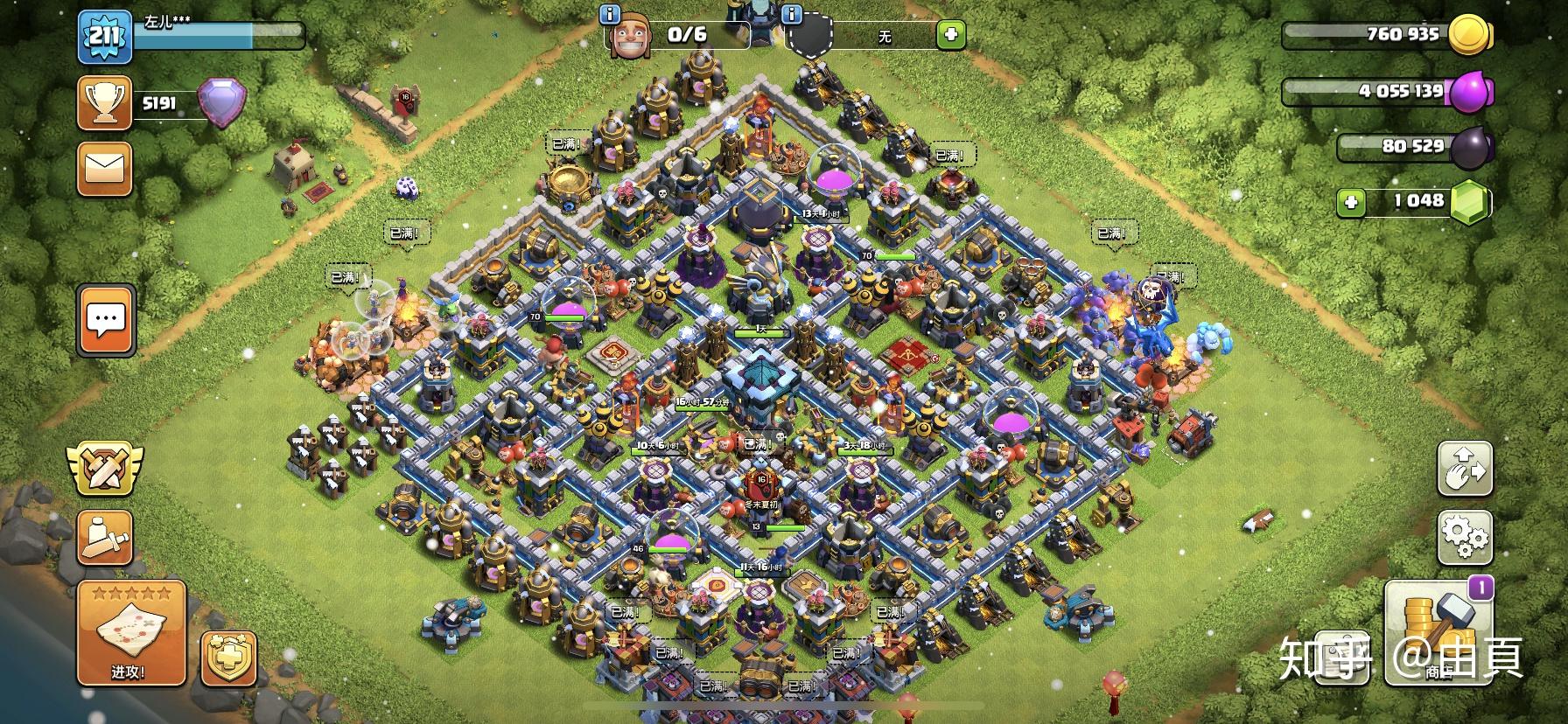View the trophy league profile button
1568x724 pixels.
105,103
